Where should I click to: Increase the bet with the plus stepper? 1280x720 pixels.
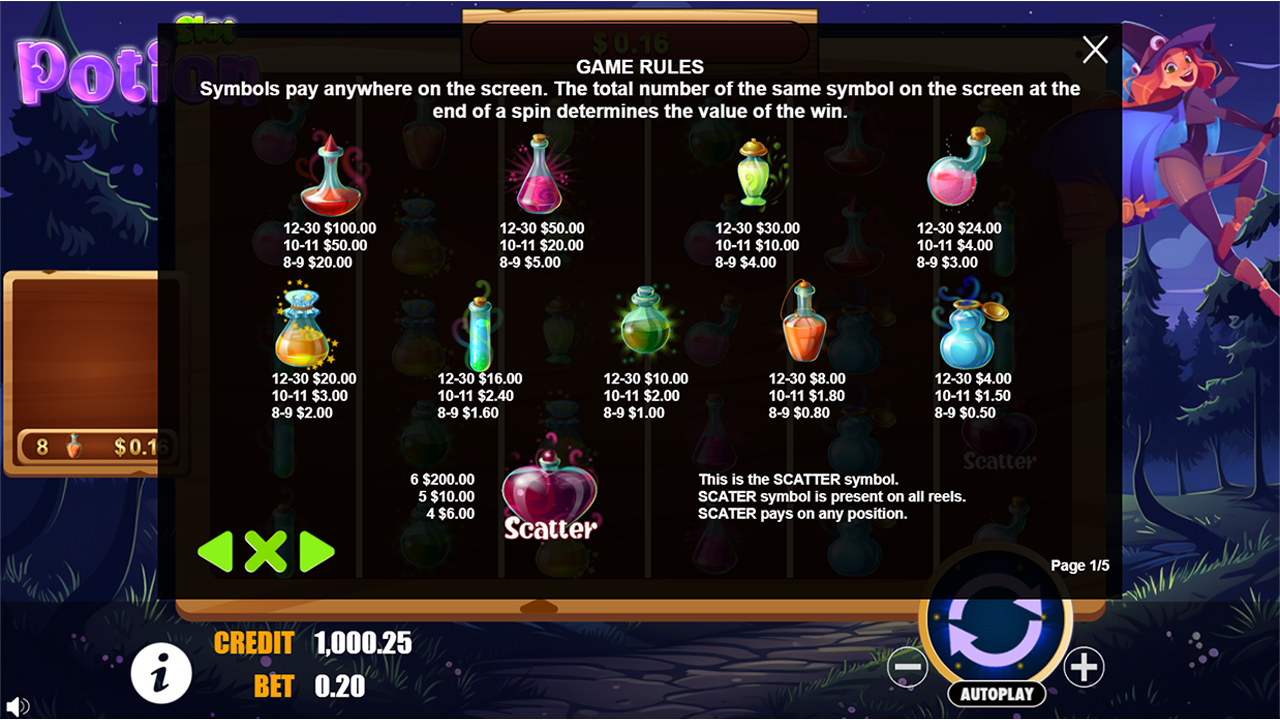pyautogui.click(x=1084, y=668)
